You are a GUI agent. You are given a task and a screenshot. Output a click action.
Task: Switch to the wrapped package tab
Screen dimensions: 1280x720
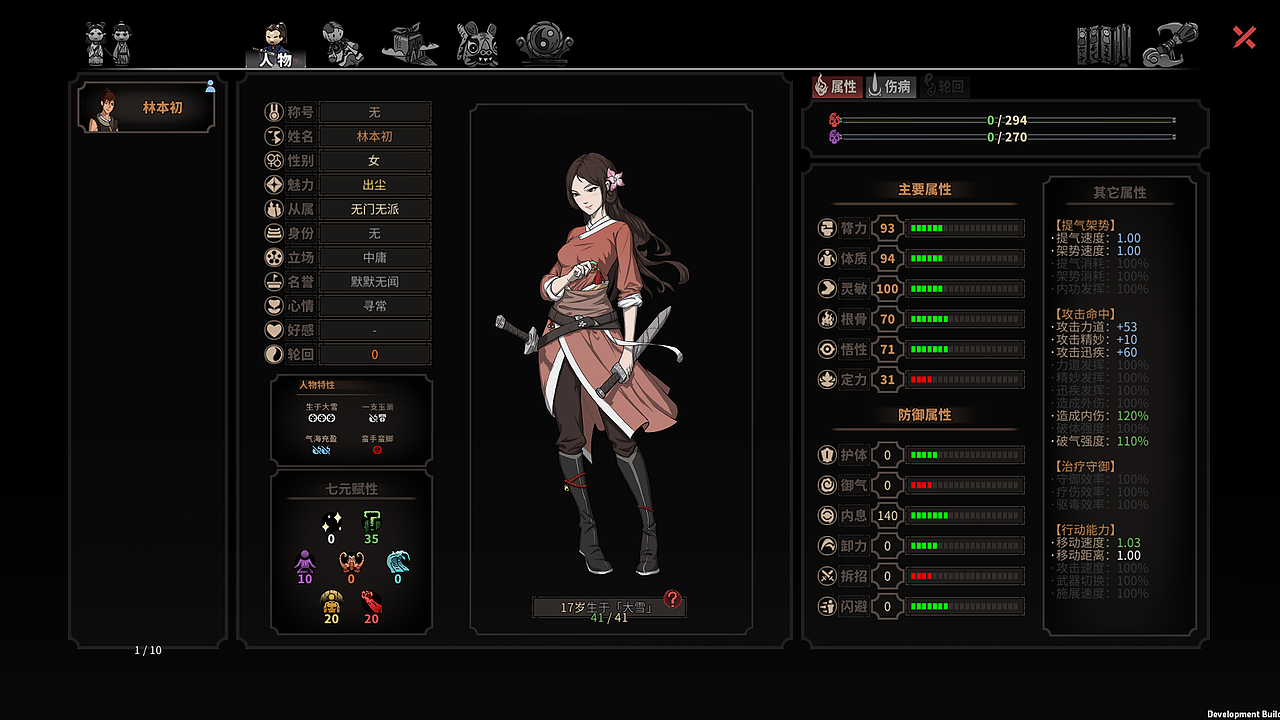[x=409, y=44]
